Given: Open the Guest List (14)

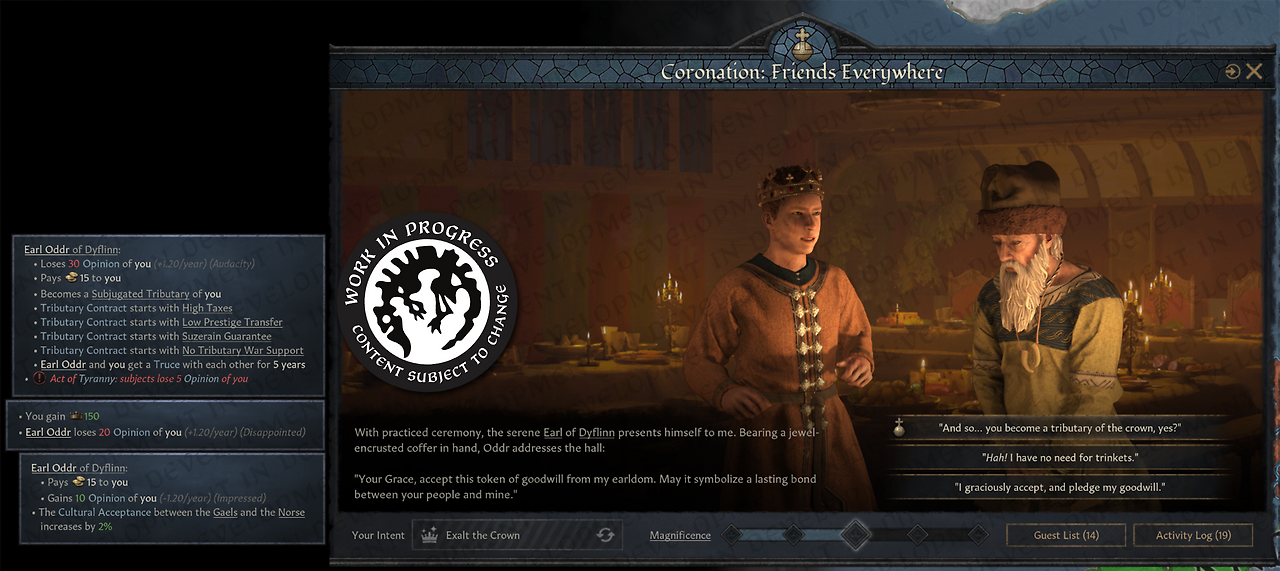Looking at the screenshot, I should [x=1066, y=535].
